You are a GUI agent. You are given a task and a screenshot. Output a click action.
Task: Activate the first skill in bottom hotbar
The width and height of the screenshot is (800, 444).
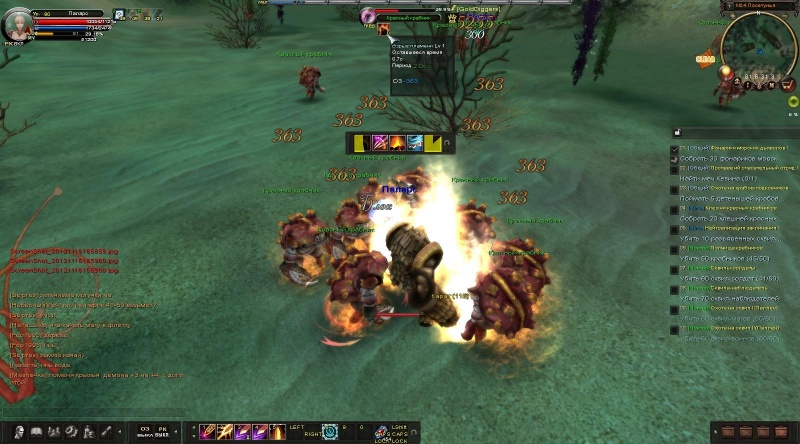[208, 432]
